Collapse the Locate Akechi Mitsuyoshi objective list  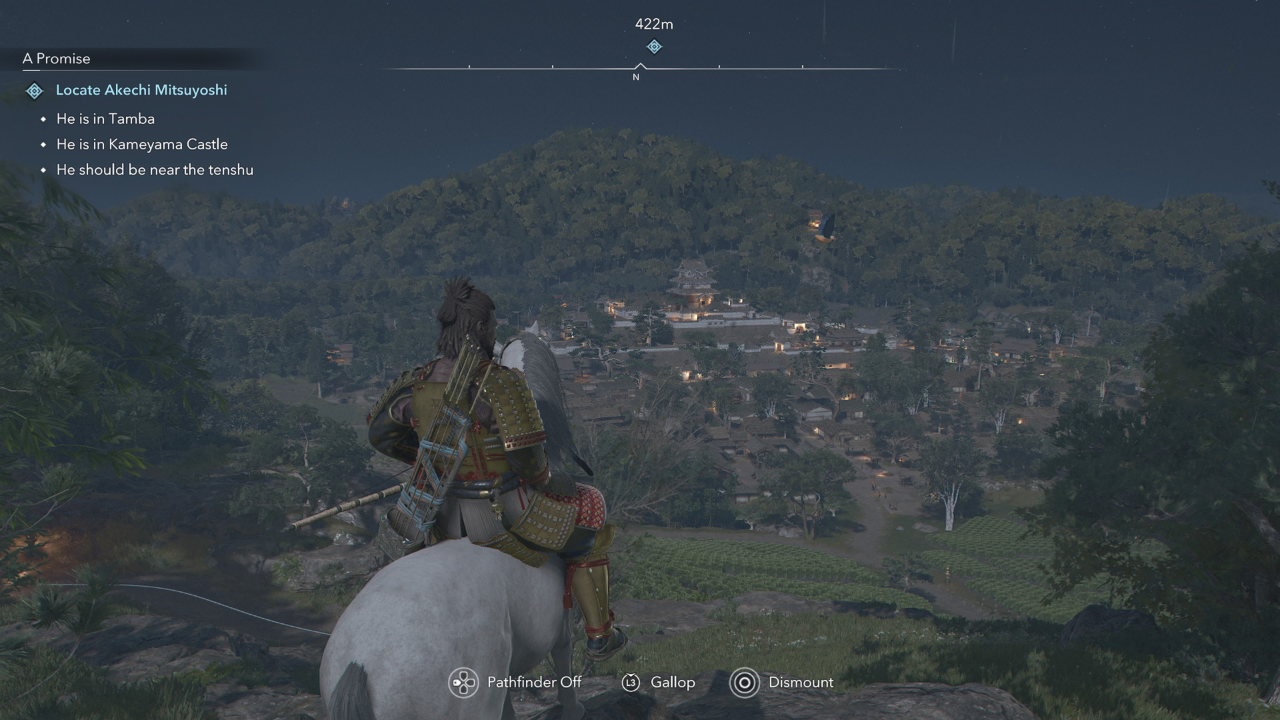click(x=141, y=90)
